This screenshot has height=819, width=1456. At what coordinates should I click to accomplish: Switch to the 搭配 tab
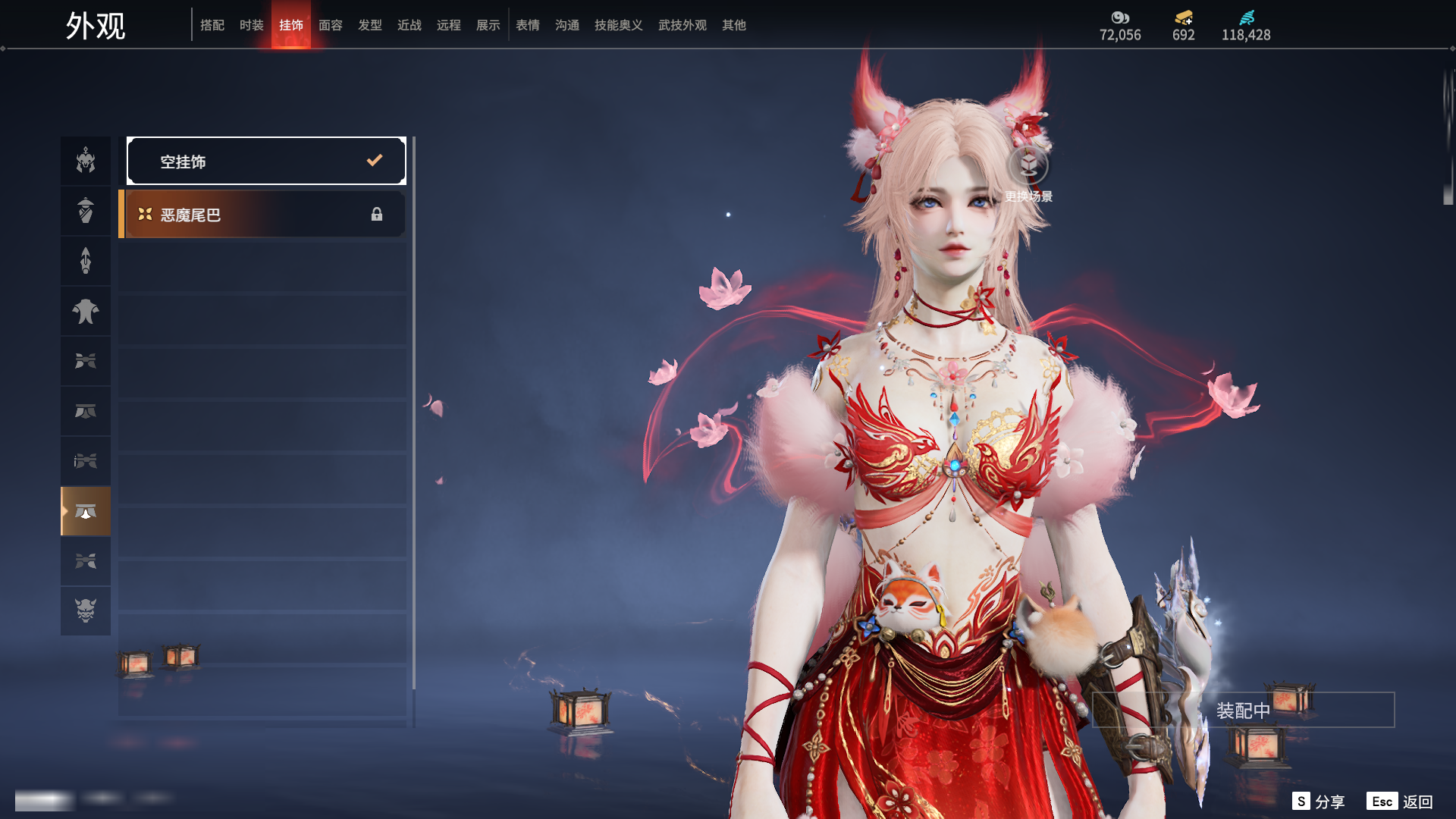(x=212, y=25)
